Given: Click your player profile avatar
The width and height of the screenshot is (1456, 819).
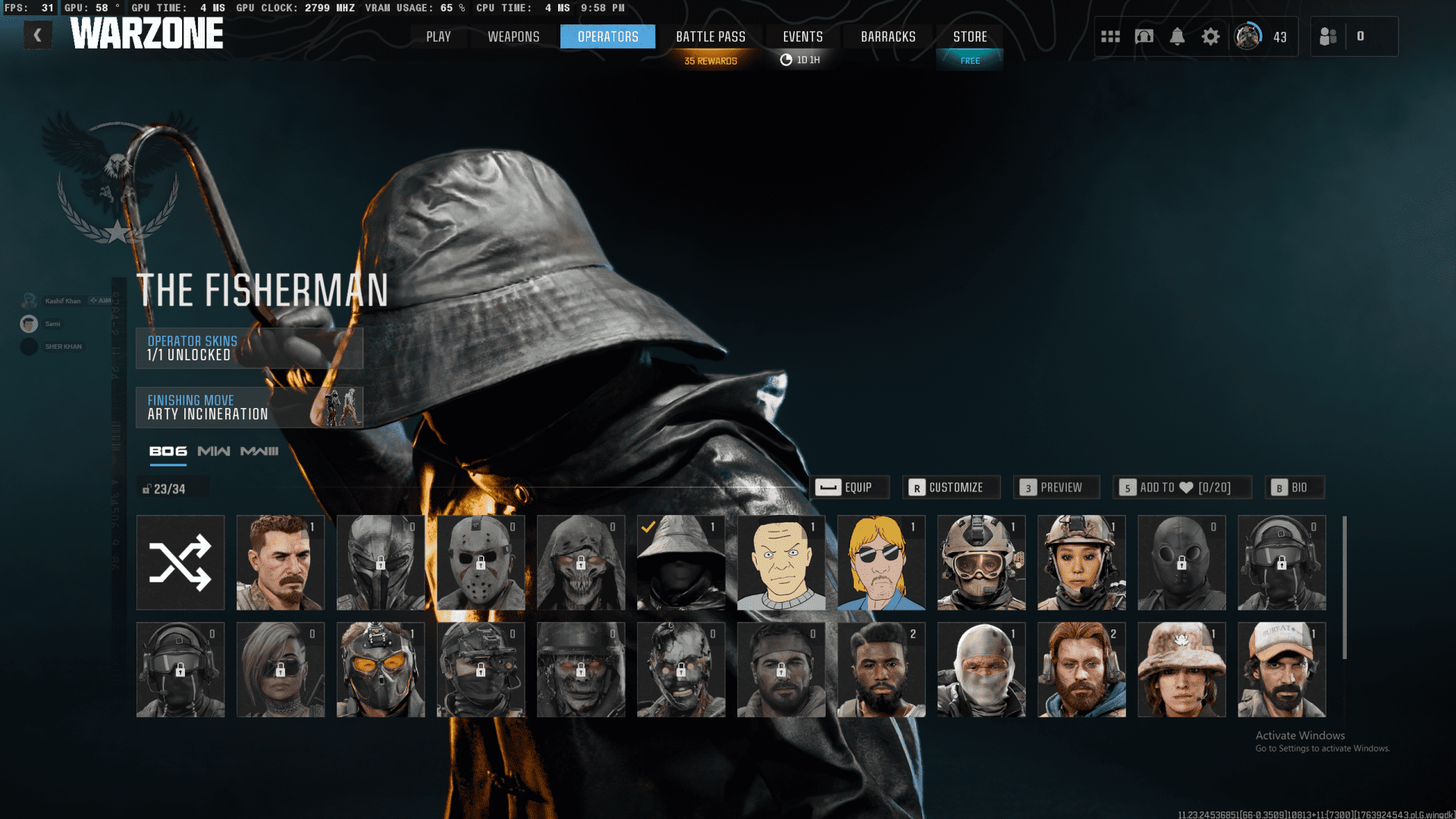Looking at the screenshot, I should (1246, 36).
